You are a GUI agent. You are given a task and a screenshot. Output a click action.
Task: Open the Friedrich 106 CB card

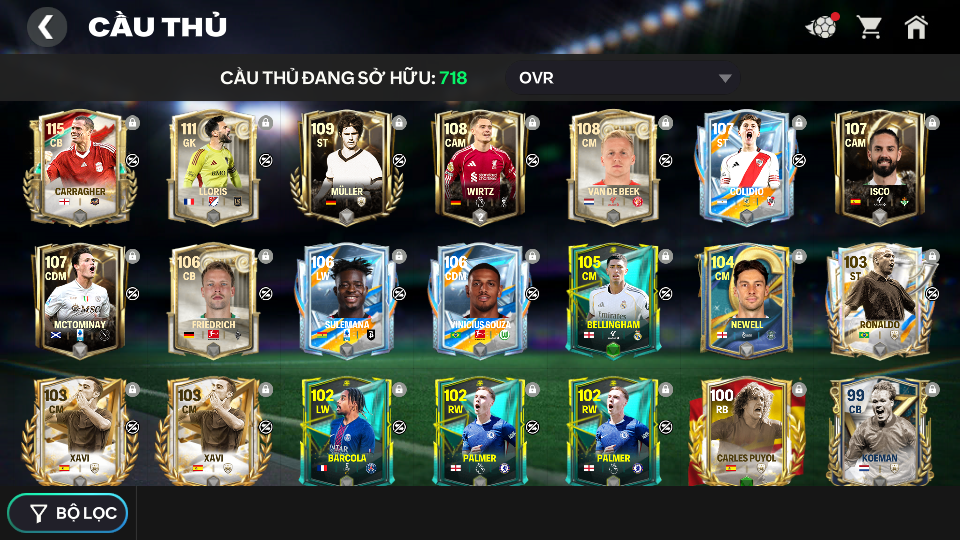[212, 299]
